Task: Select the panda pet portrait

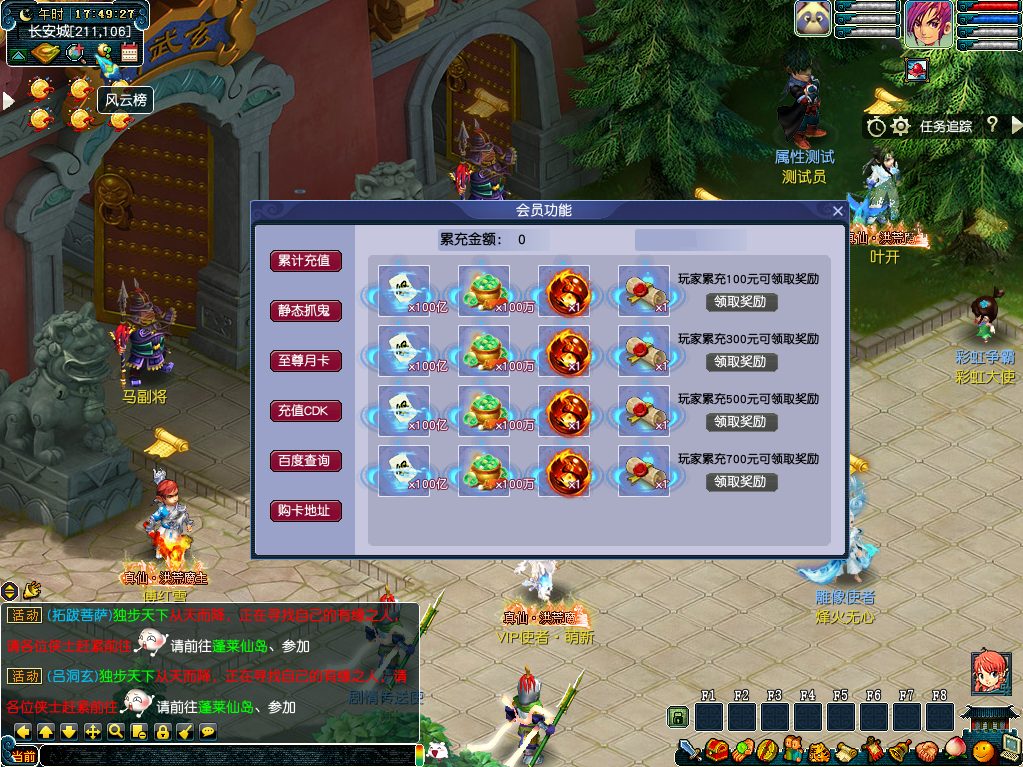Action: (813, 19)
